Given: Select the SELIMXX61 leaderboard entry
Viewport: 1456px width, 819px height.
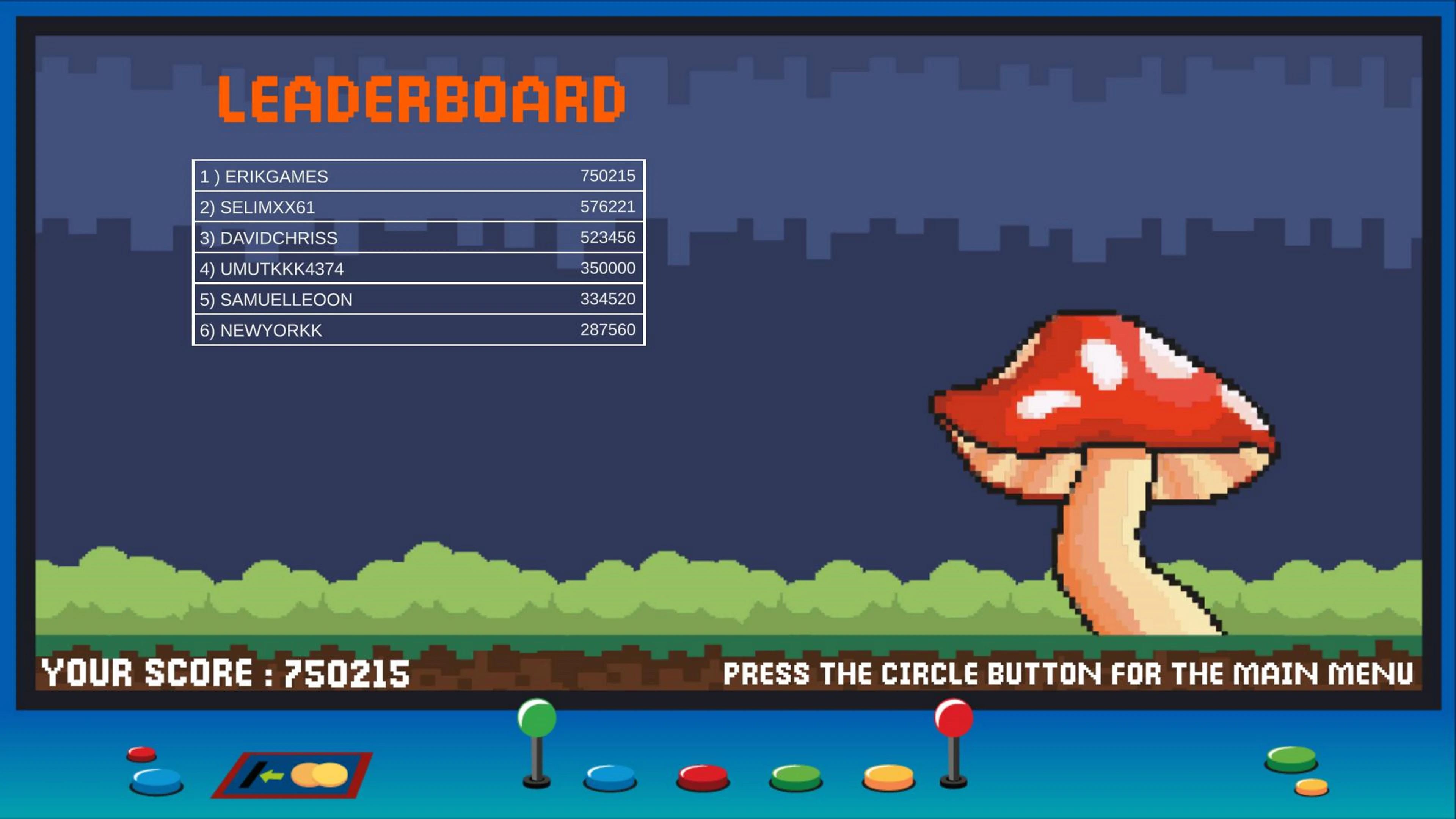Looking at the screenshot, I should point(418,206).
